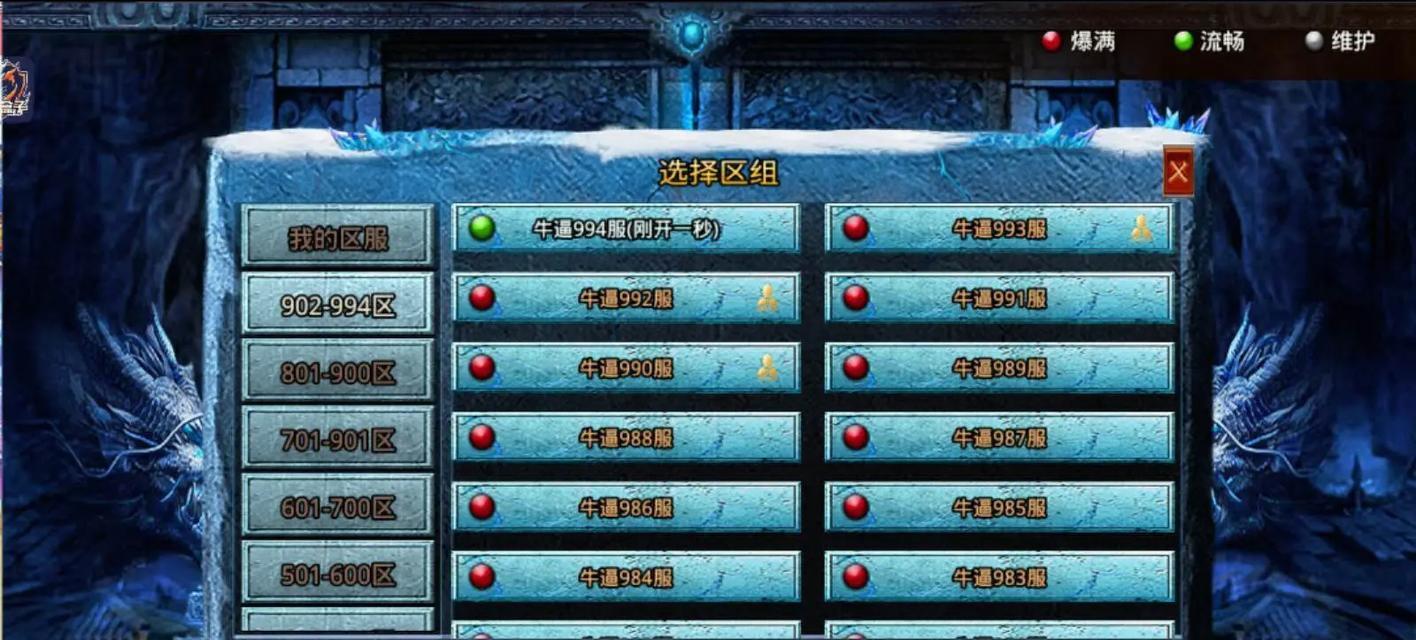
Task: Click server 牛逼987服
Action: [999, 438]
